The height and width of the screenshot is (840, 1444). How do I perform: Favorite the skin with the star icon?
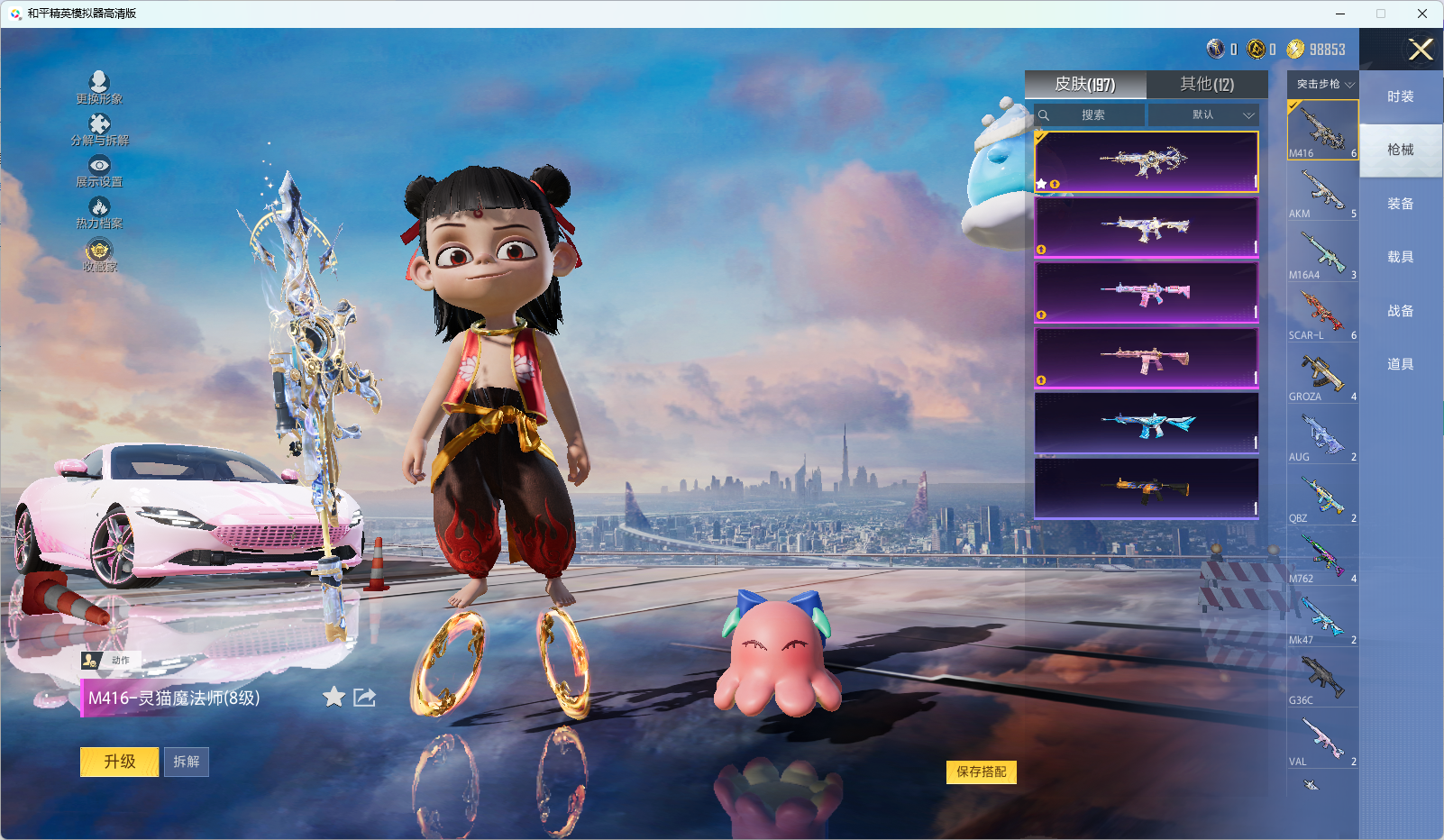[x=334, y=697]
